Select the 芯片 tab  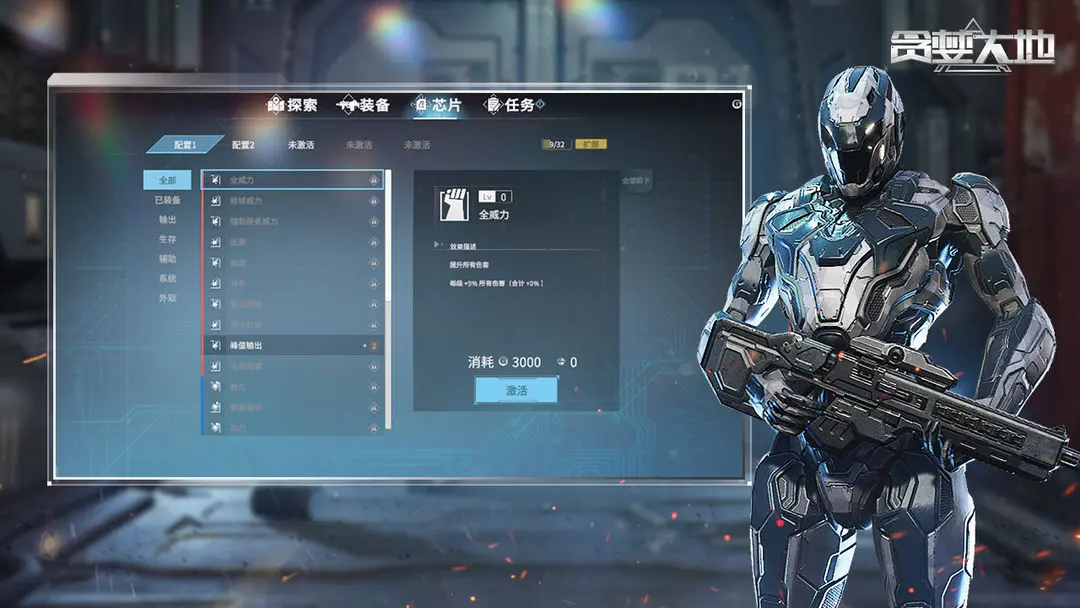pyautogui.click(x=438, y=105)
